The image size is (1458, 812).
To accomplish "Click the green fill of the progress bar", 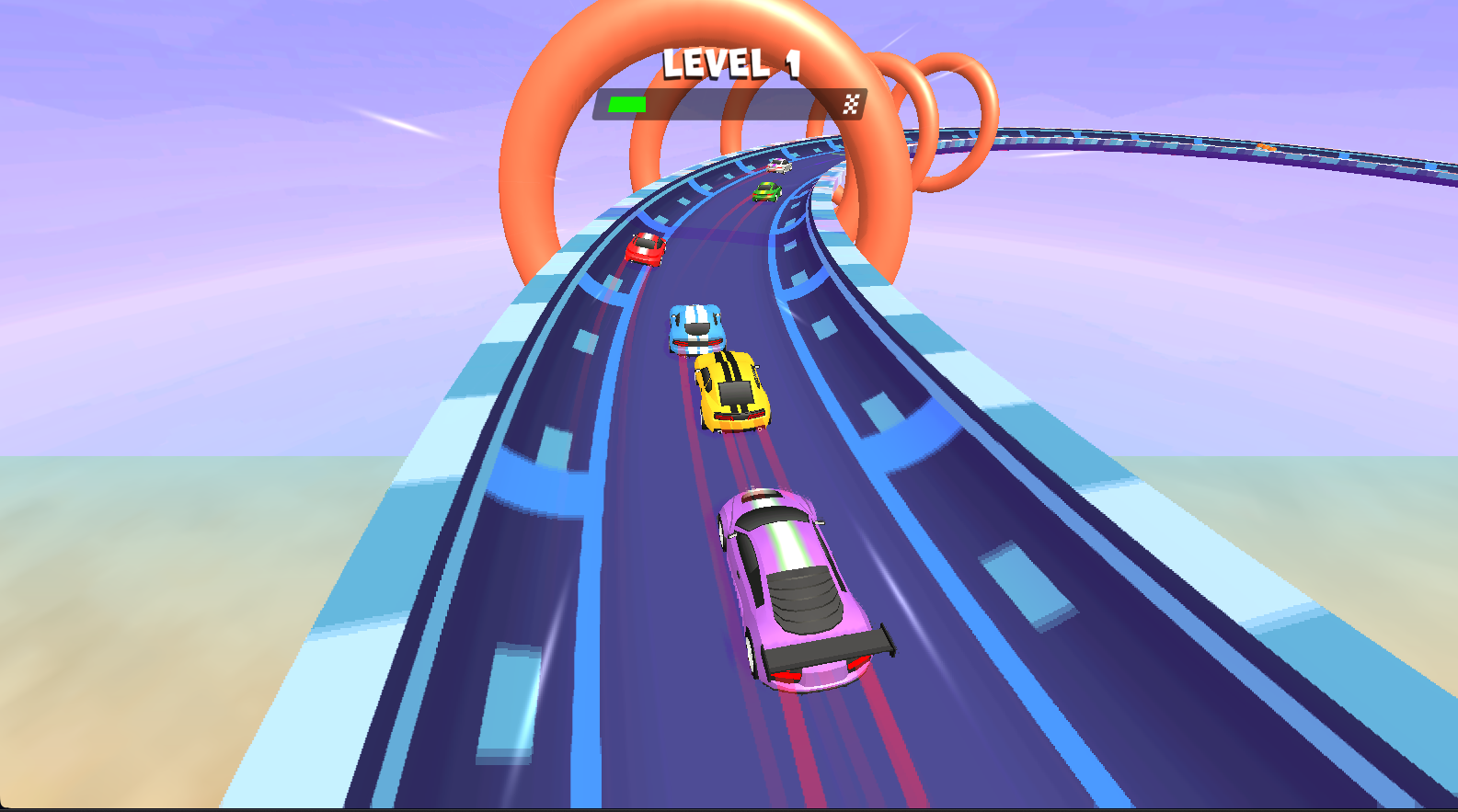I will coord(627,103).
